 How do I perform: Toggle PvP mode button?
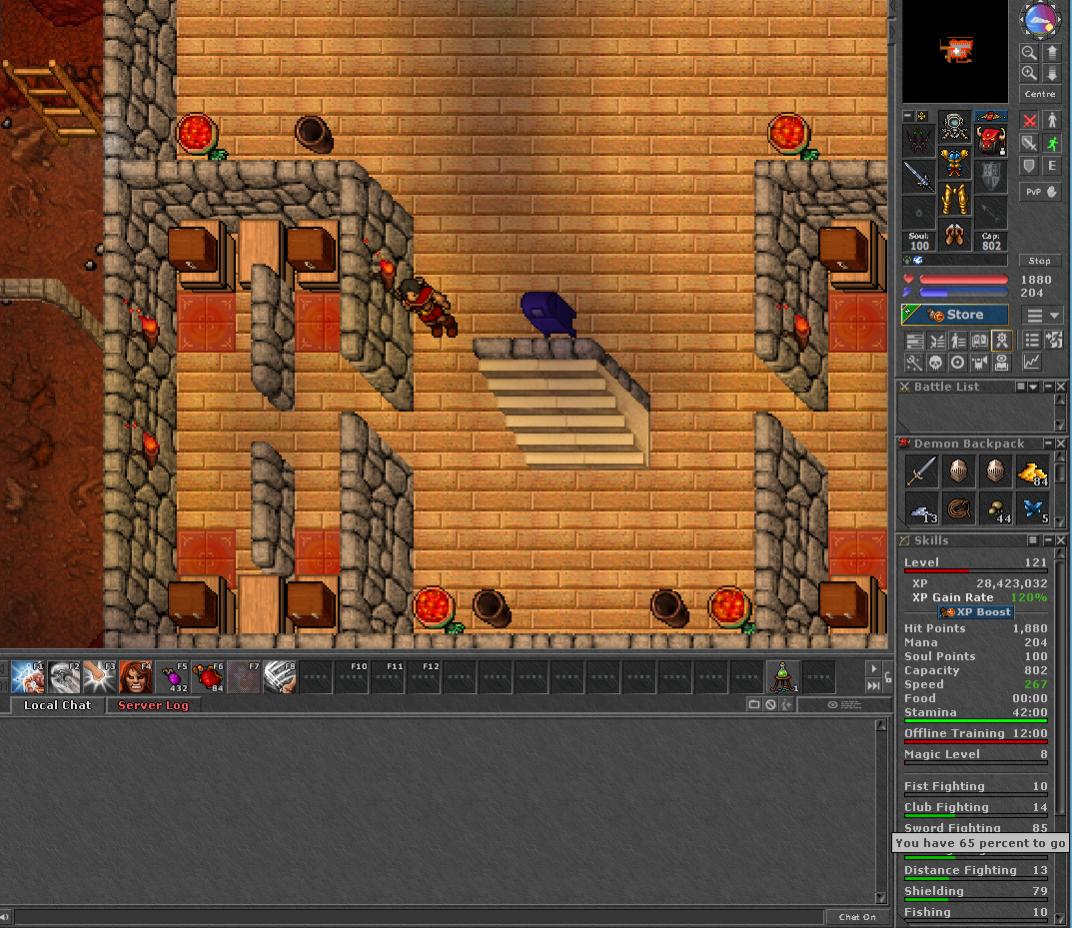[1040, 191]
